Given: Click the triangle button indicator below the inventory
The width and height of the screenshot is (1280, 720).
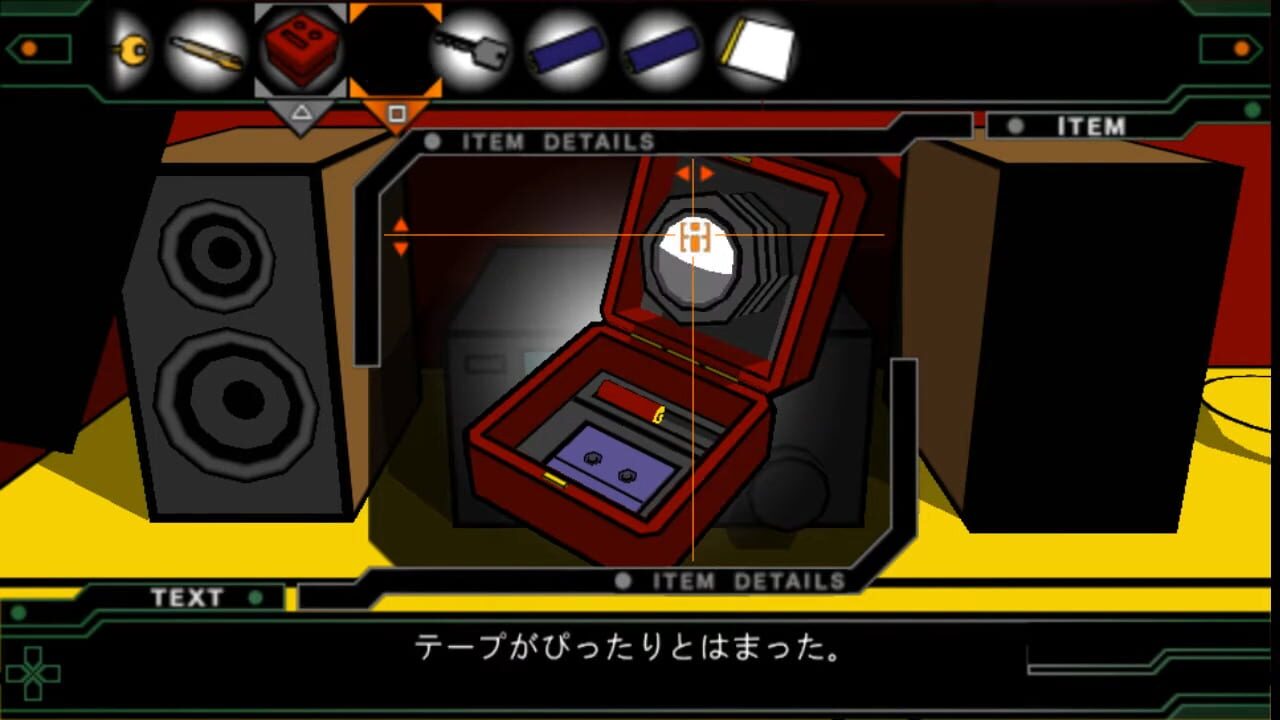Looking at the screenshot, I should point(300,113).
